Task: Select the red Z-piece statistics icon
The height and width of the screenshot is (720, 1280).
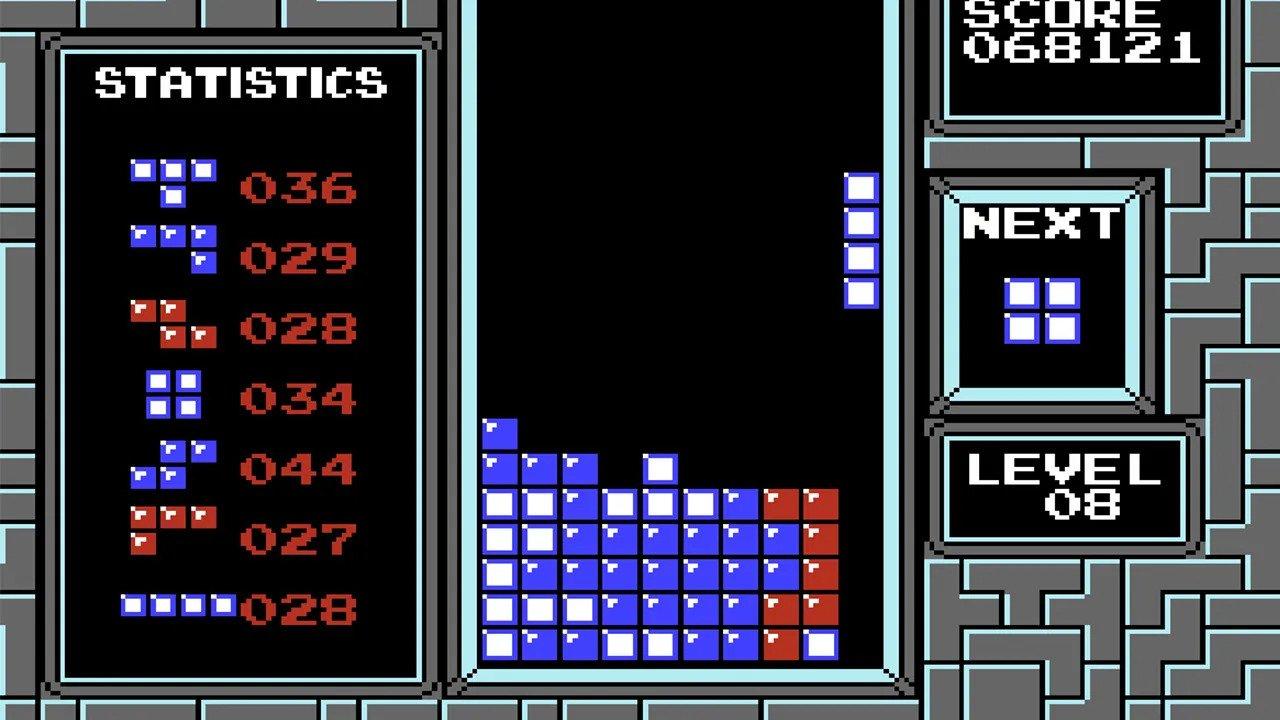Action: coord(172,322)
